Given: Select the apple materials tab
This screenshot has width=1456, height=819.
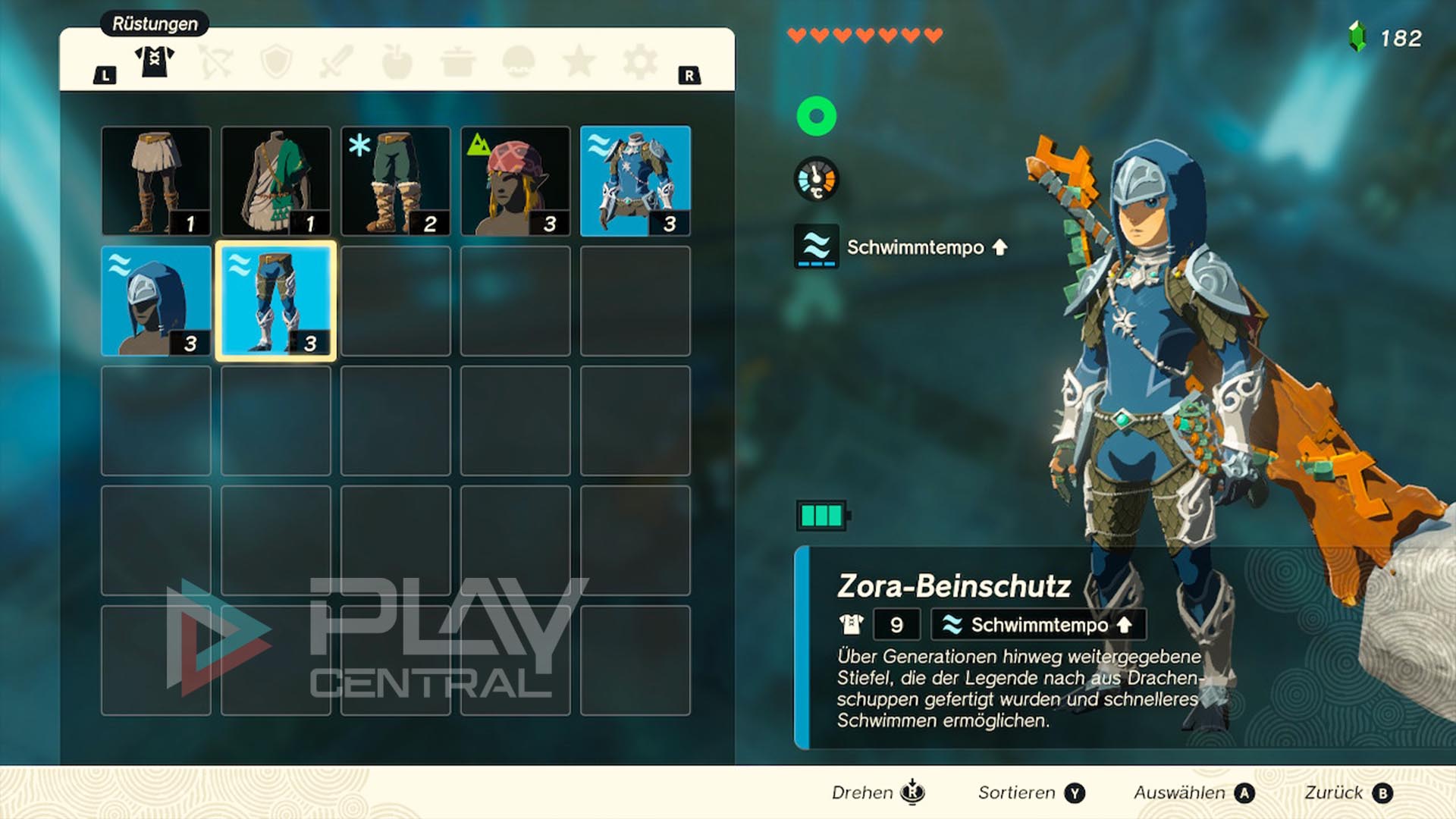Looking at the screenshot, I should [397, 61].
